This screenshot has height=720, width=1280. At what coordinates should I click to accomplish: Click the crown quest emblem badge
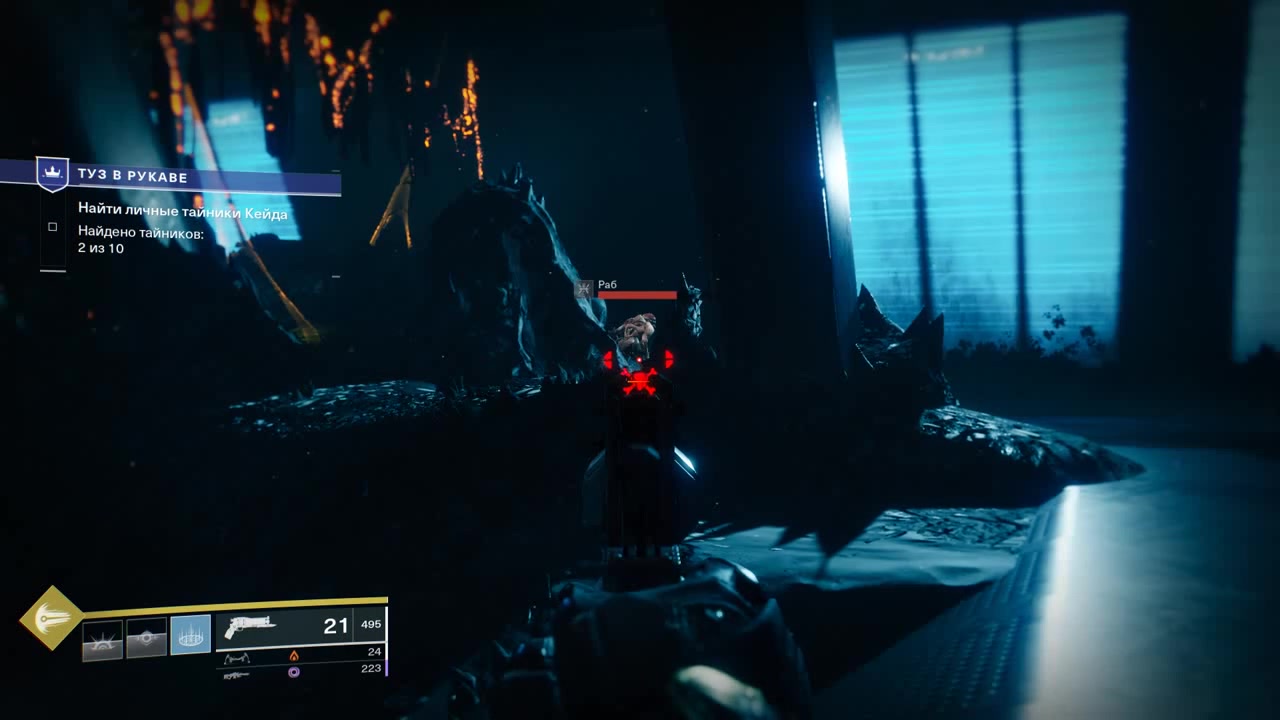52,173
